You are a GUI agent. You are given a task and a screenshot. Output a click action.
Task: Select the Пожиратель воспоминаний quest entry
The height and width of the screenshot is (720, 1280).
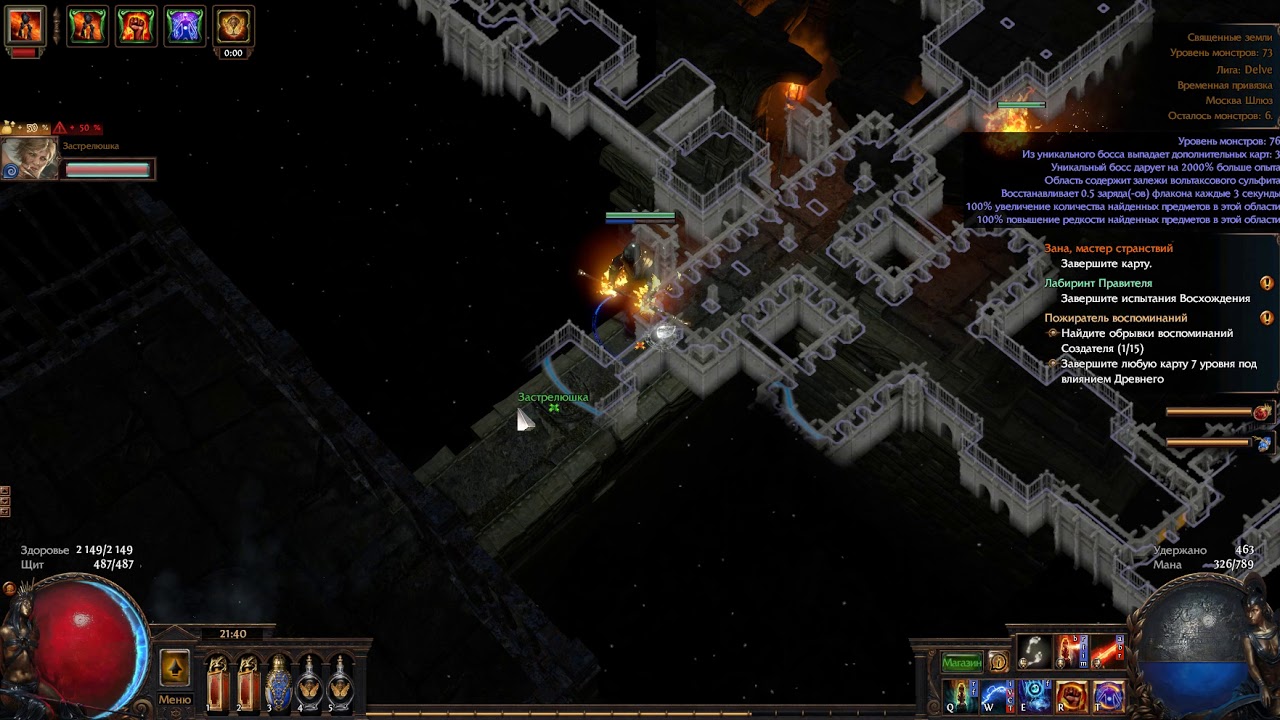pos(1115,318)
